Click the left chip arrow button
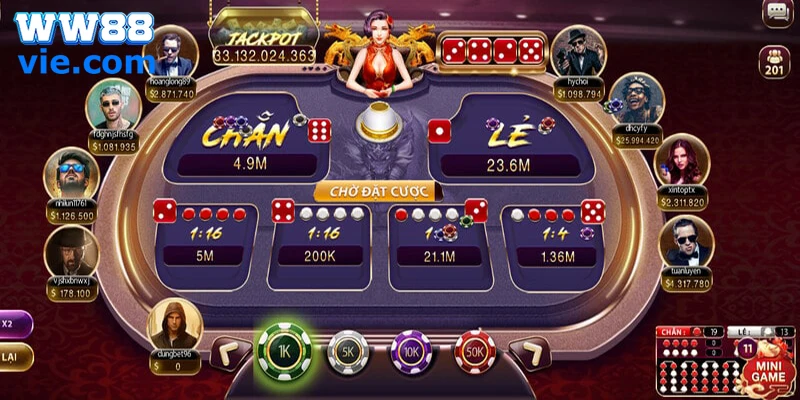 pyautogui.click(x=229, y=352)
